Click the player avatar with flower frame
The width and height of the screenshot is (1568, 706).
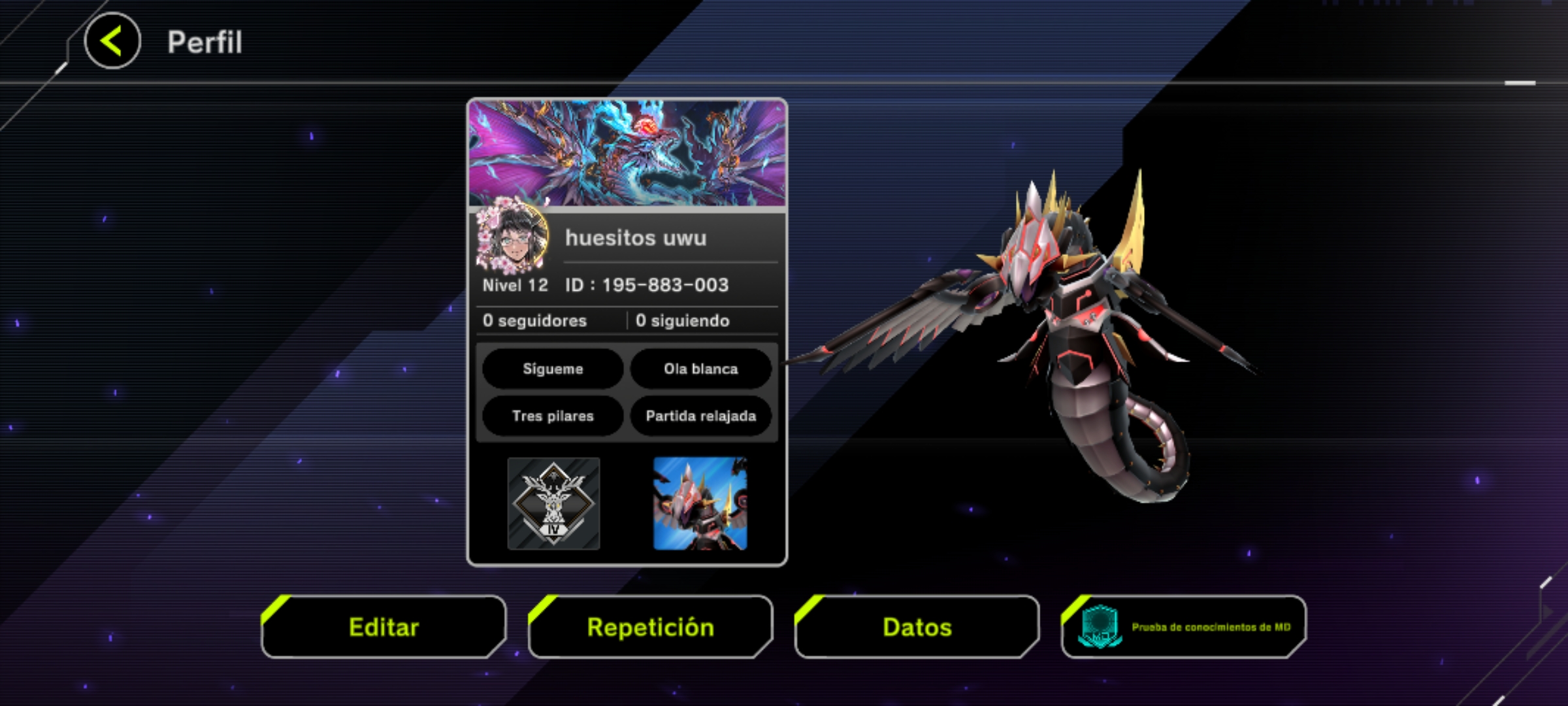[x=512, y=236]
